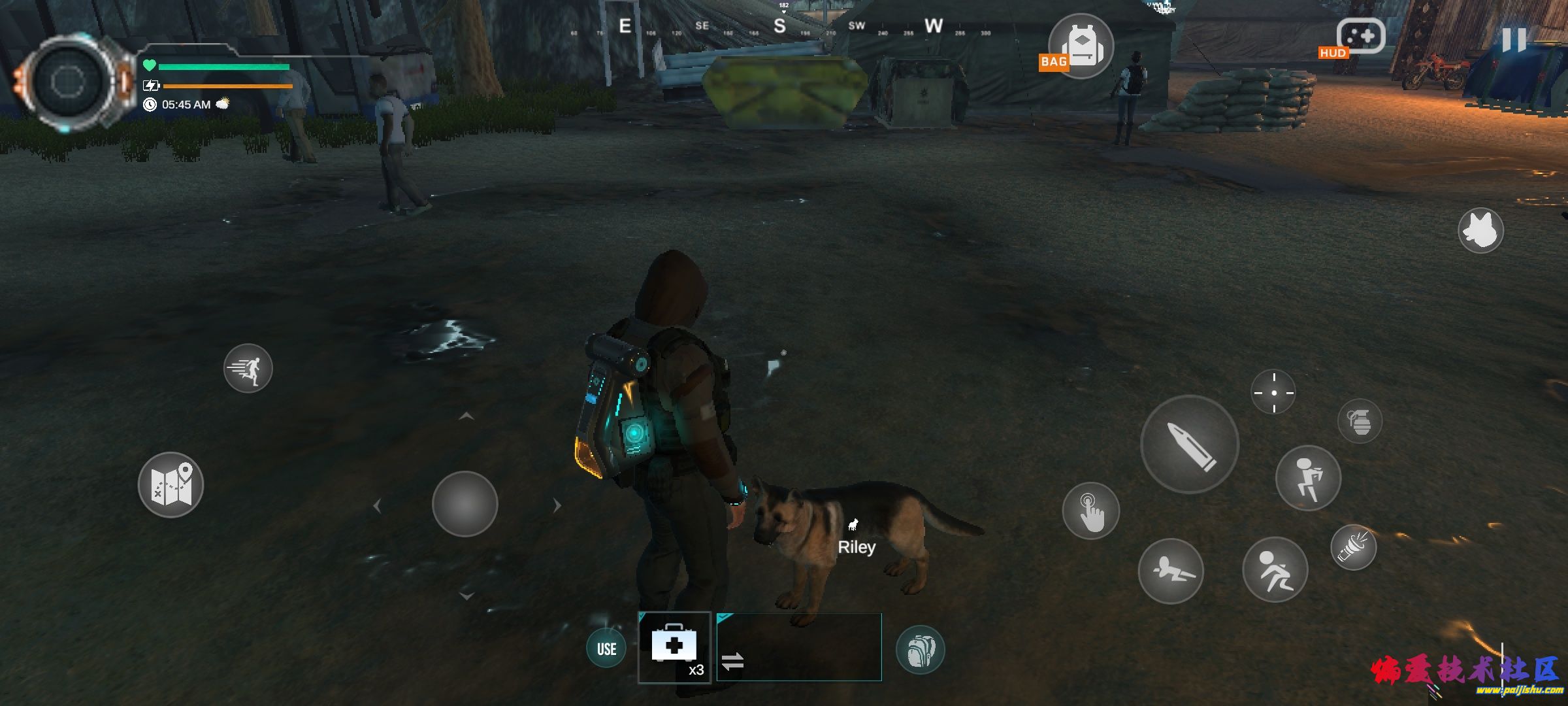Open the BAG backpack inventory
The image size is (1568, 706).
click(x=1081, y=46)
